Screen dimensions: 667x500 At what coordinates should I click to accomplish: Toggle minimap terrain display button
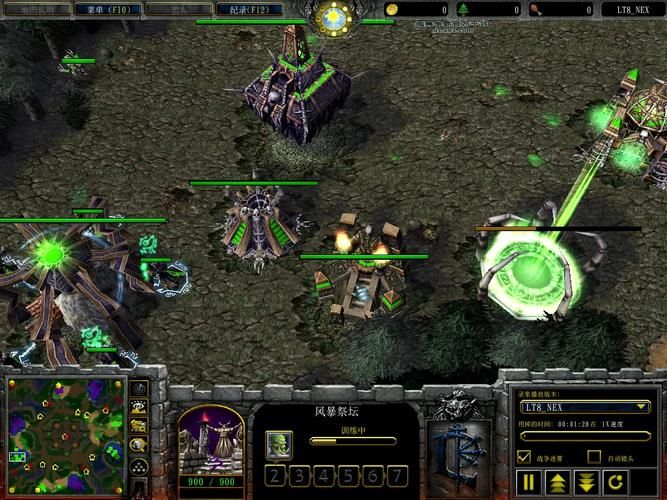pyautogui.click(x=140, y=407)
